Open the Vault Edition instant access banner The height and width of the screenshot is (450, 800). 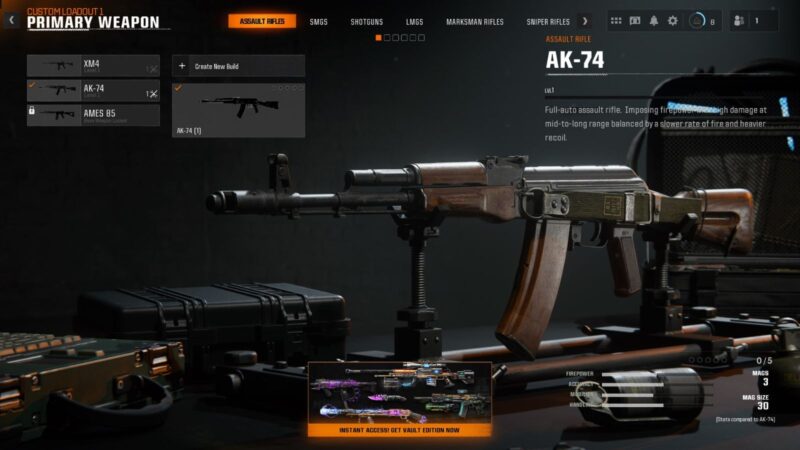(x=399, y=400)
